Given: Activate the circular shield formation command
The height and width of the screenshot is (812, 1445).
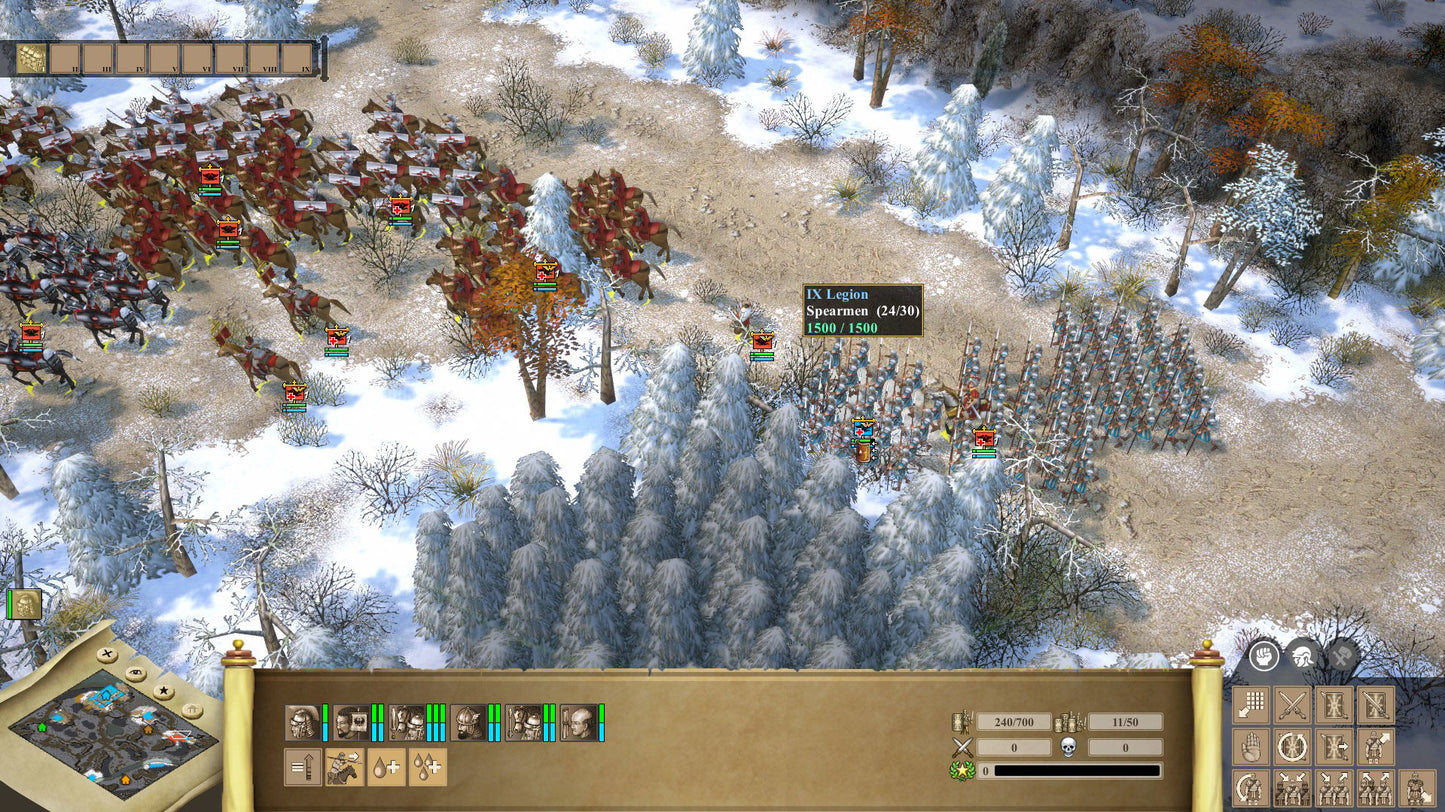Looking at the screenshot, I should [x=1293, y=745].
